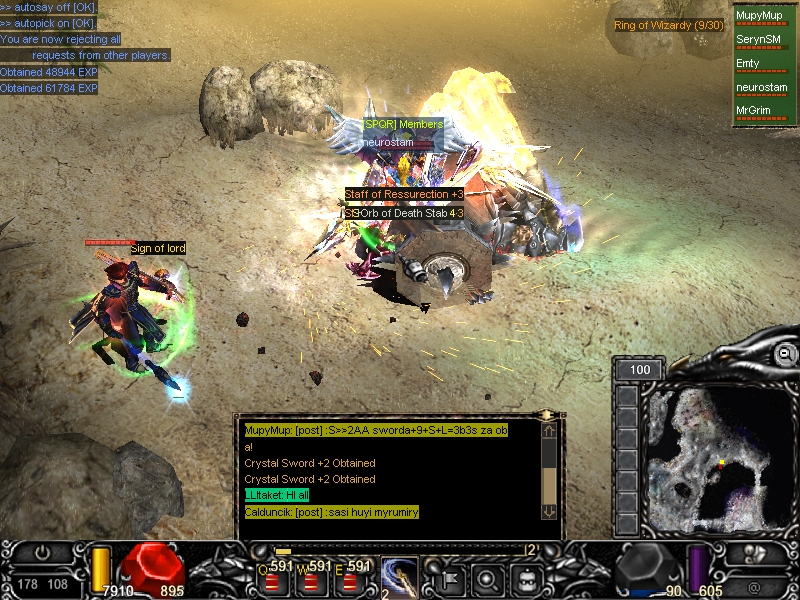Click the flag icon button
Image resolution: width=800 pixels, height=600 pixels.
coord(449,578)
